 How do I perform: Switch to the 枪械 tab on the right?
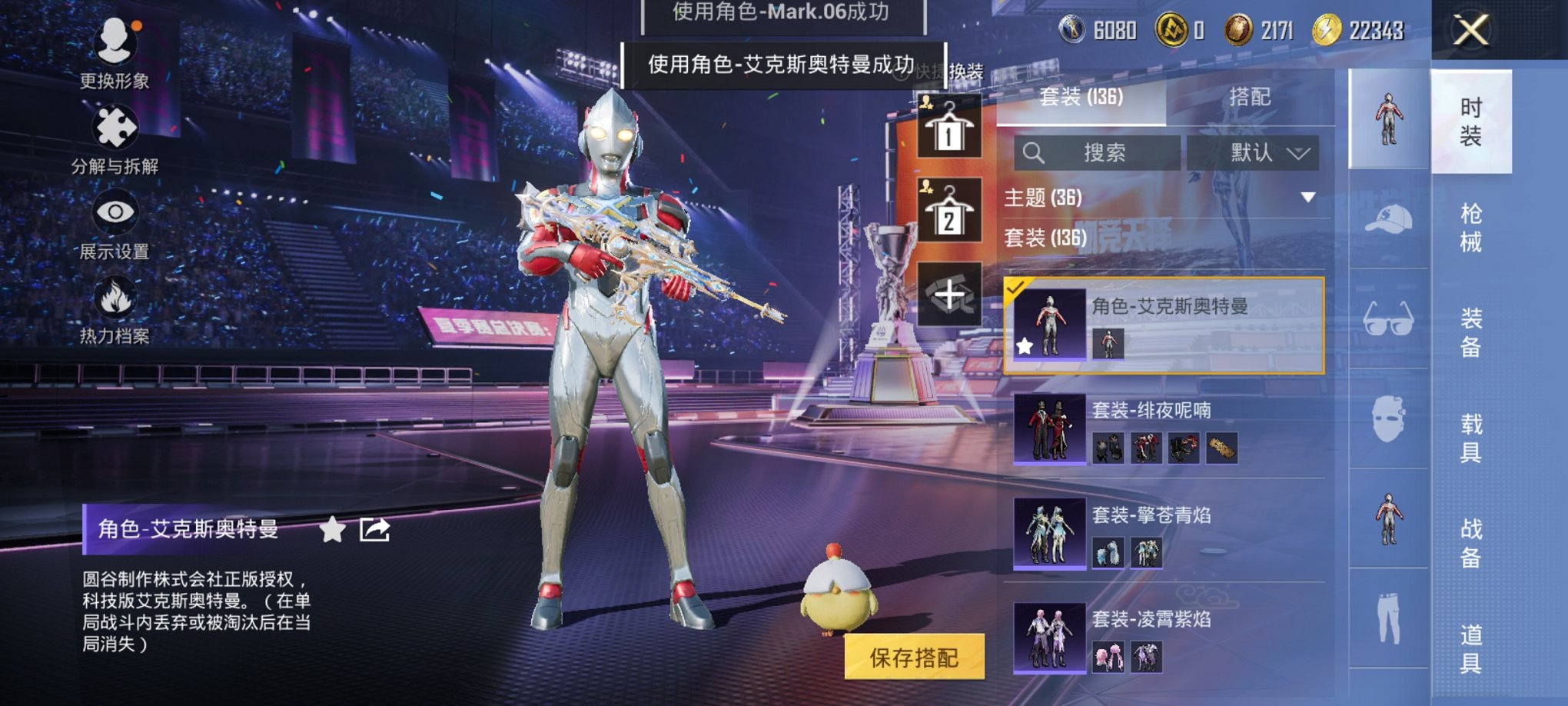[x=1471, y=228]
